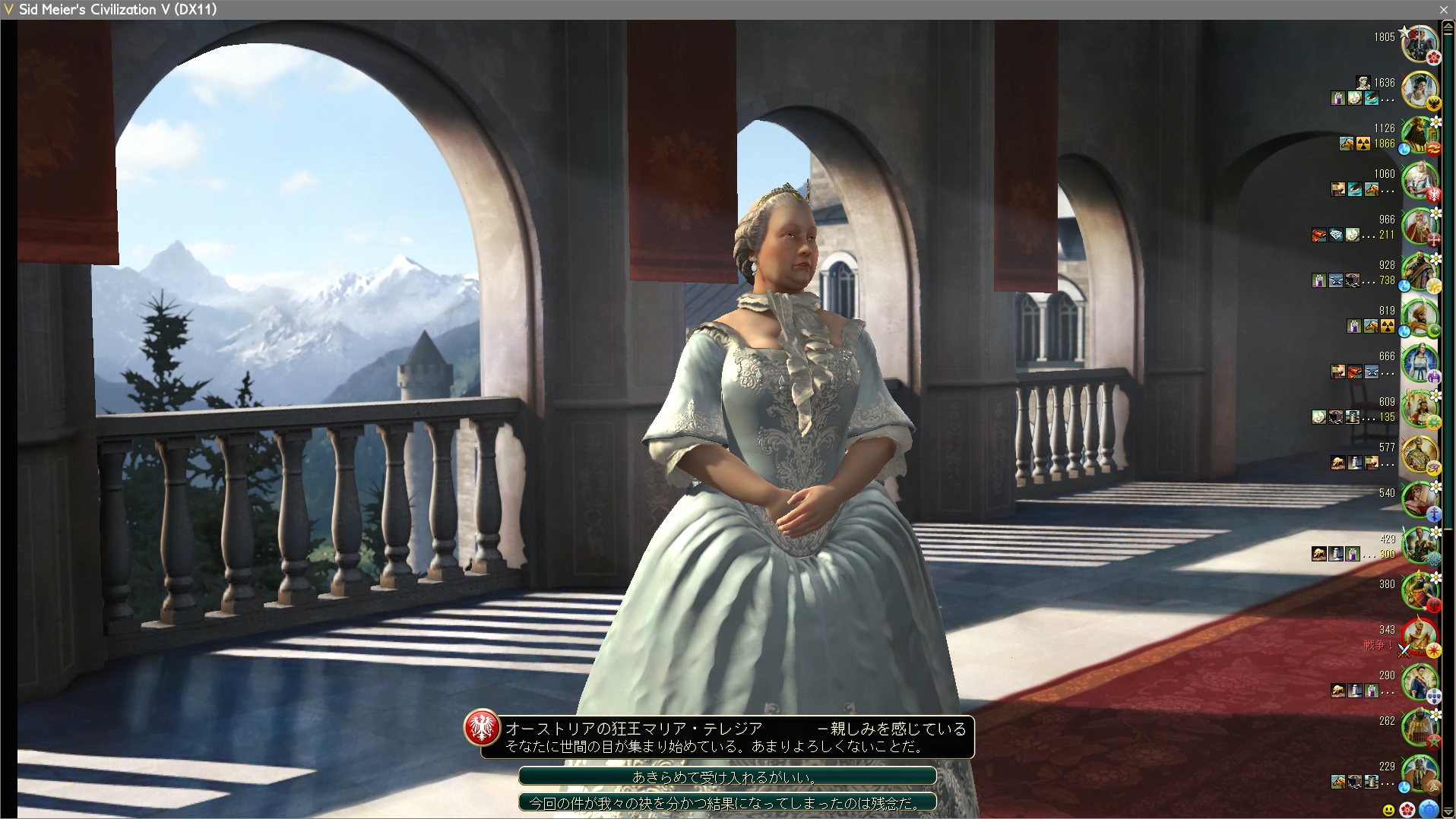Choose the reply starting with "今回の件が我々の袂を"
1456x819 pixels.
(726, 802)
